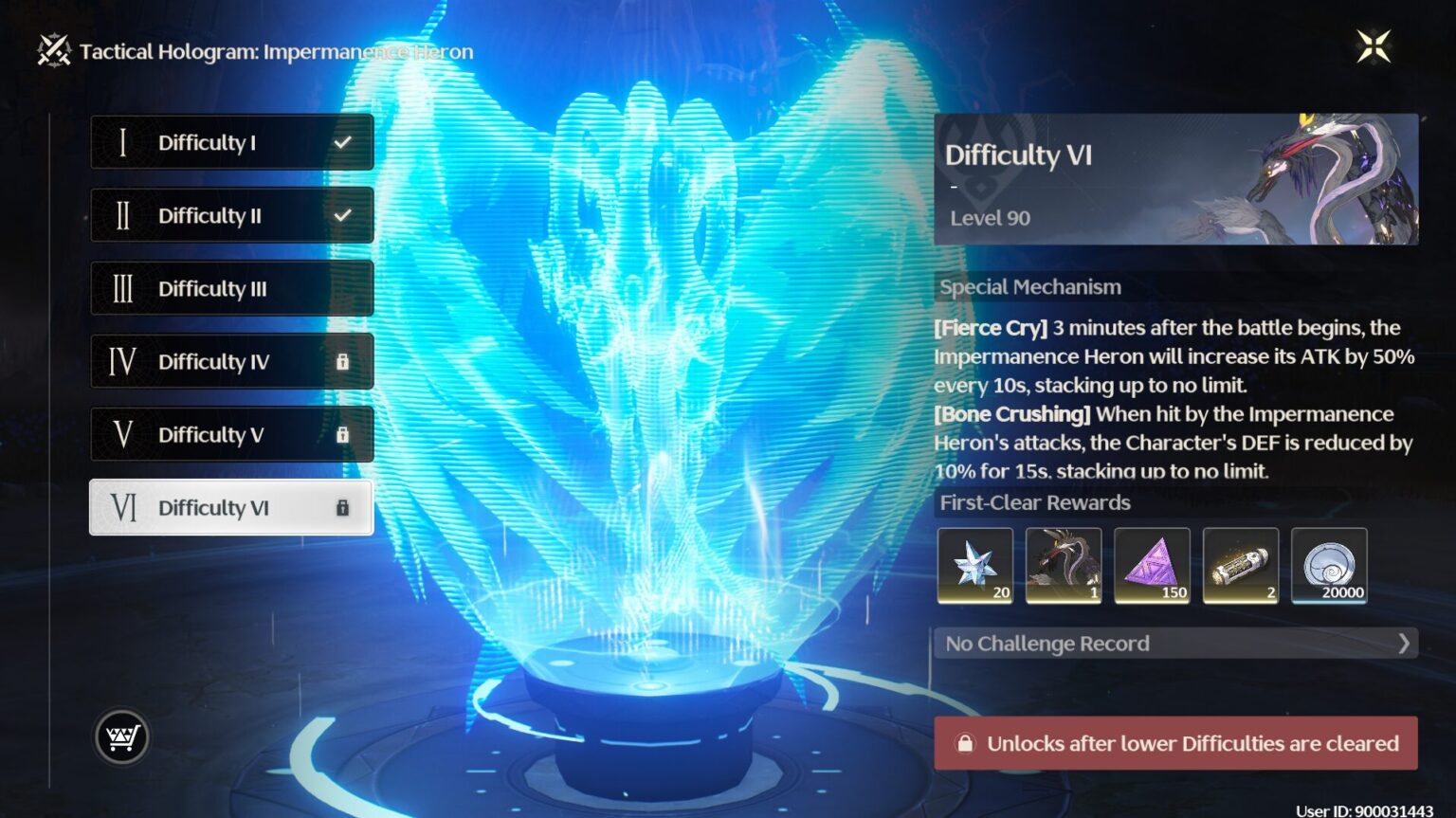Viewport: 1456px width, 818px height.
Task: Select the Shell Credit reward showing 20000
Action: [1330, 565]
